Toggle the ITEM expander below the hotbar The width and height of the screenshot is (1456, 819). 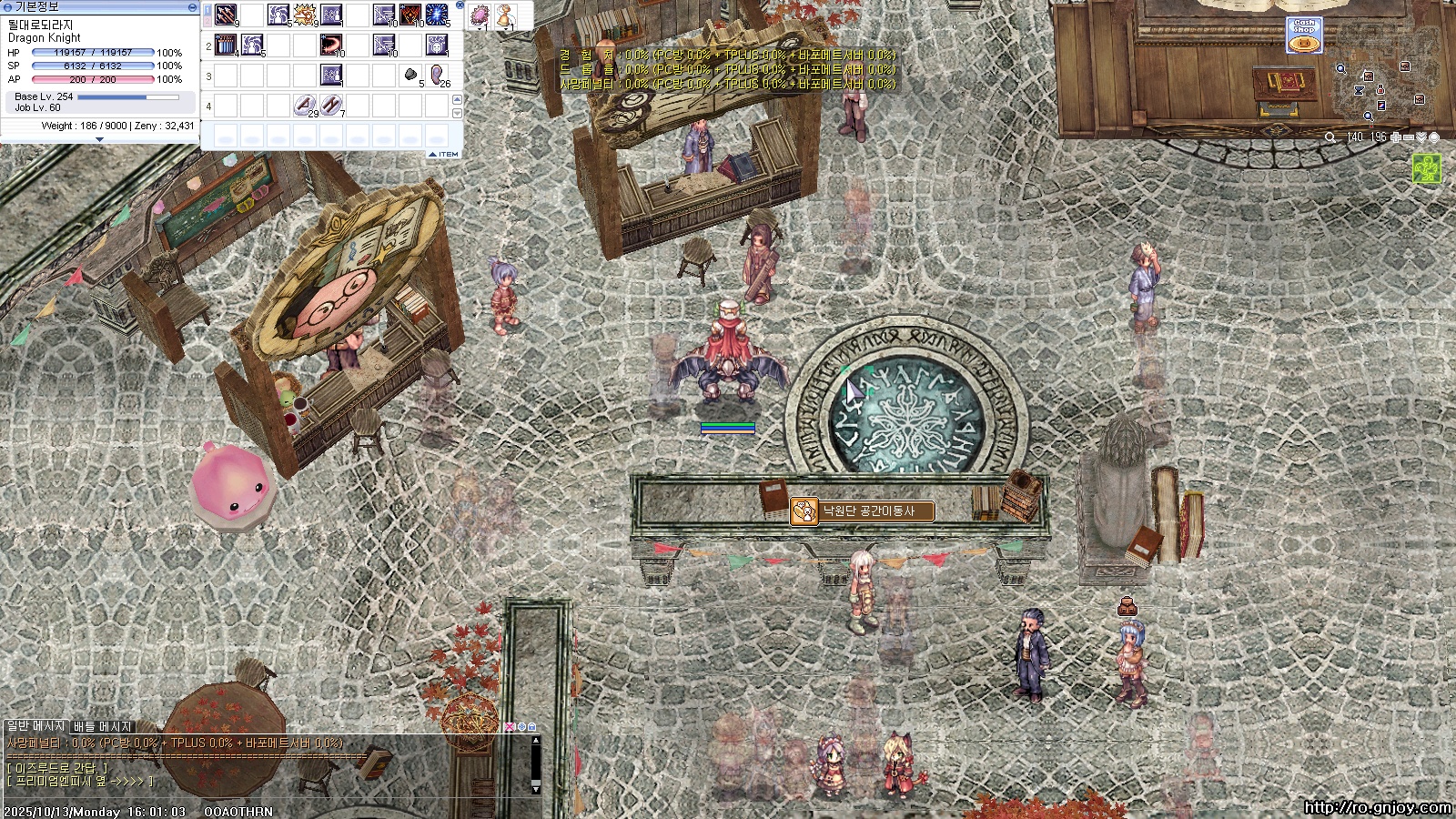[444, 155]
